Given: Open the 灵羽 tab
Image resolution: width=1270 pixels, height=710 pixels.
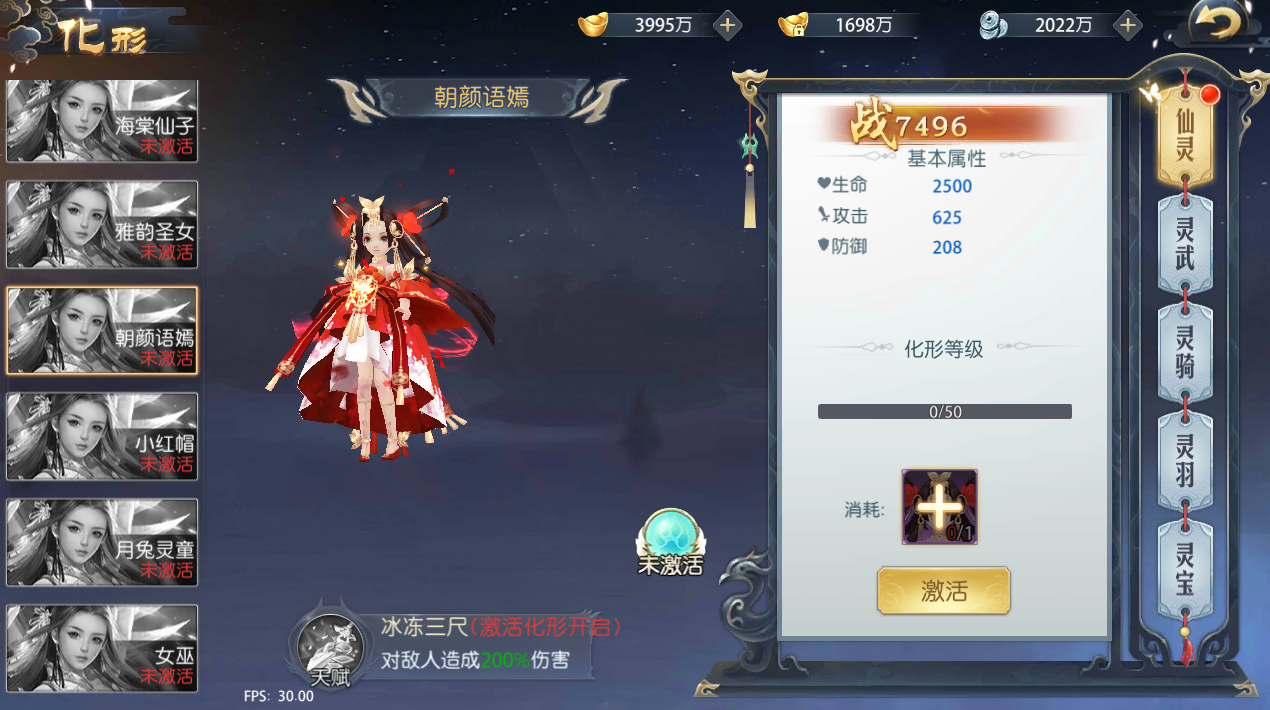Looking at the screenshot, I should tap(1185, 459).
